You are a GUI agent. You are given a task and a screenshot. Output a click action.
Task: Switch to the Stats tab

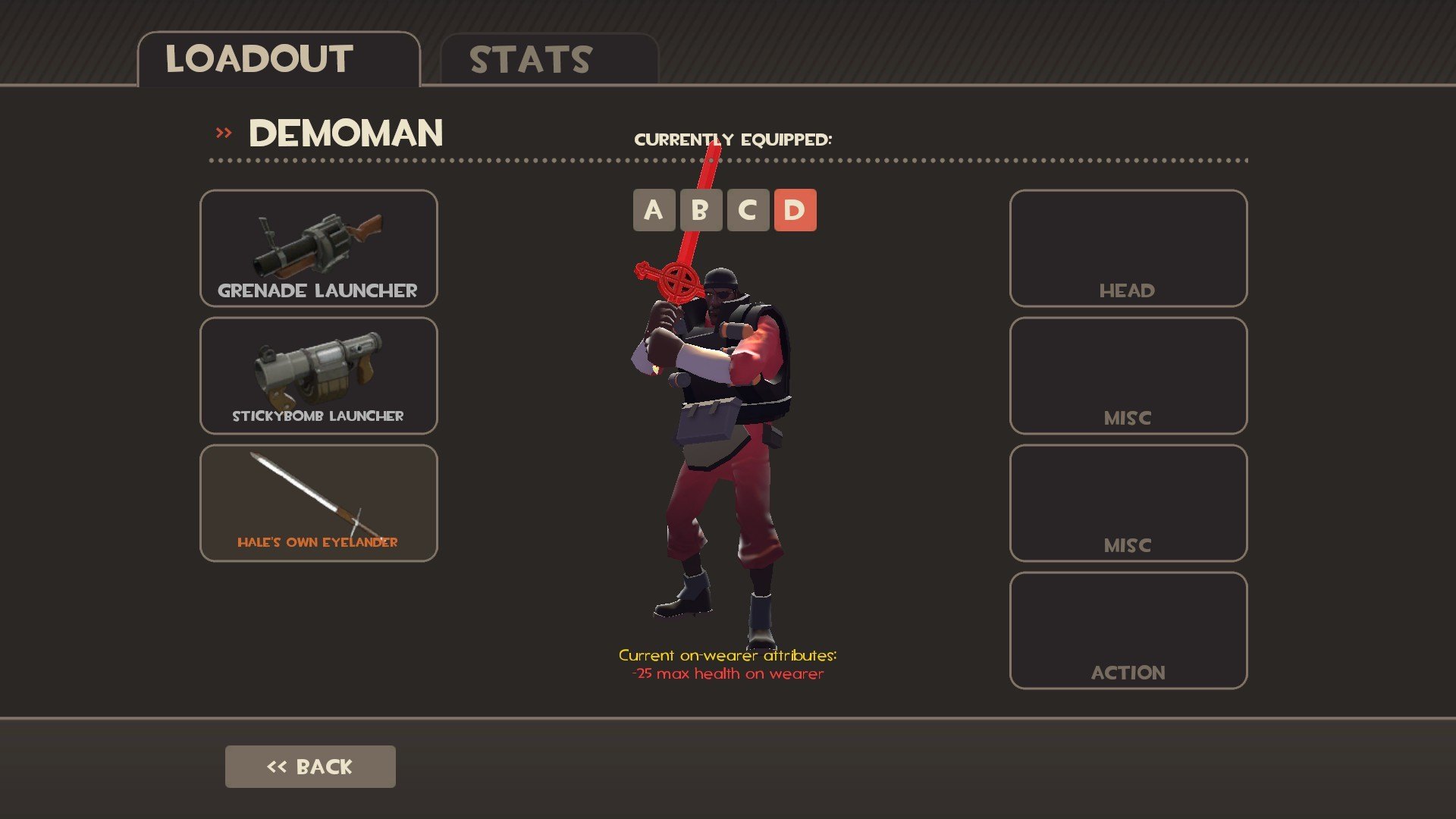tap(549, 59)
